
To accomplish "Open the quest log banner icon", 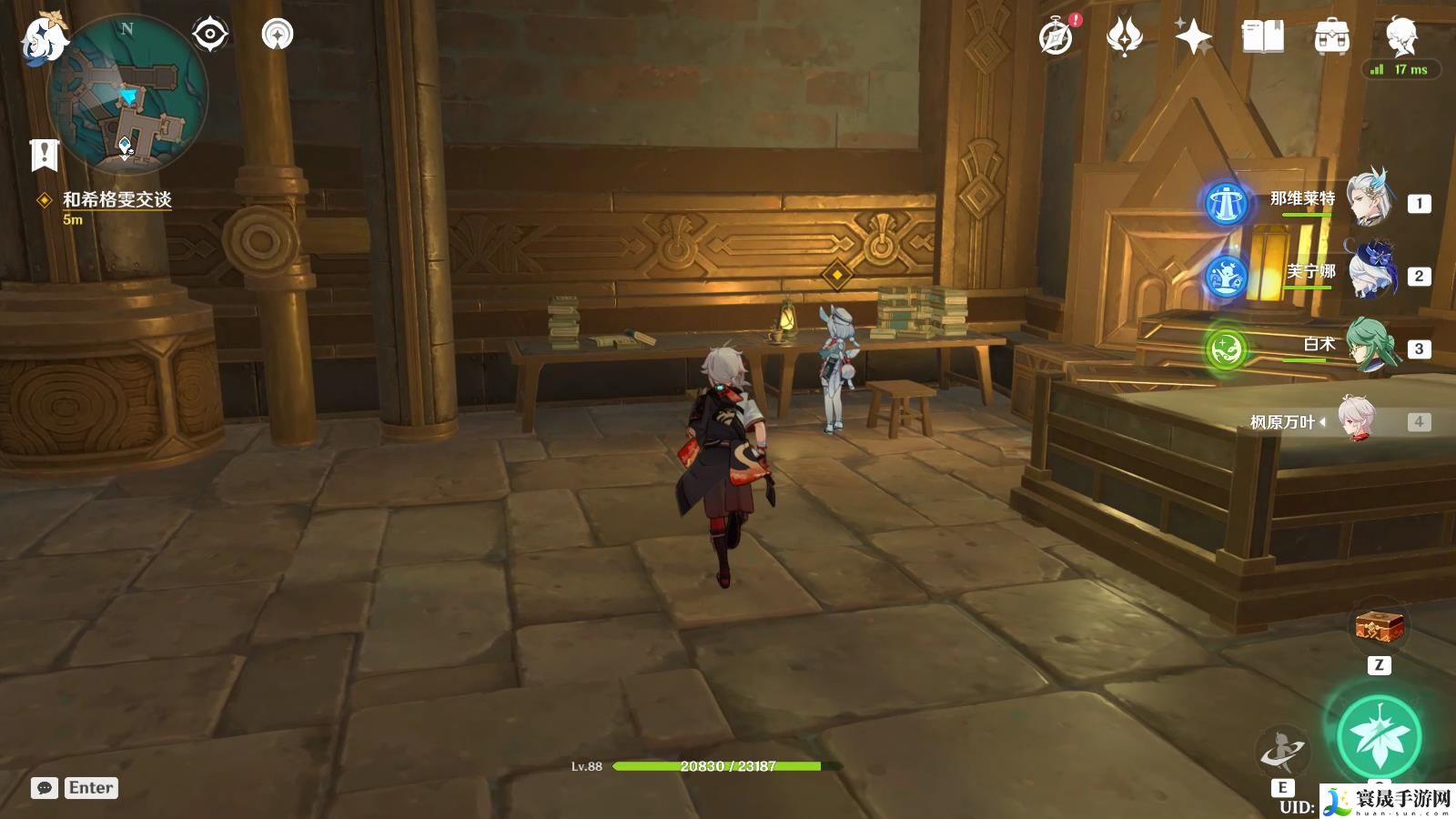I will tap(43, 155).
